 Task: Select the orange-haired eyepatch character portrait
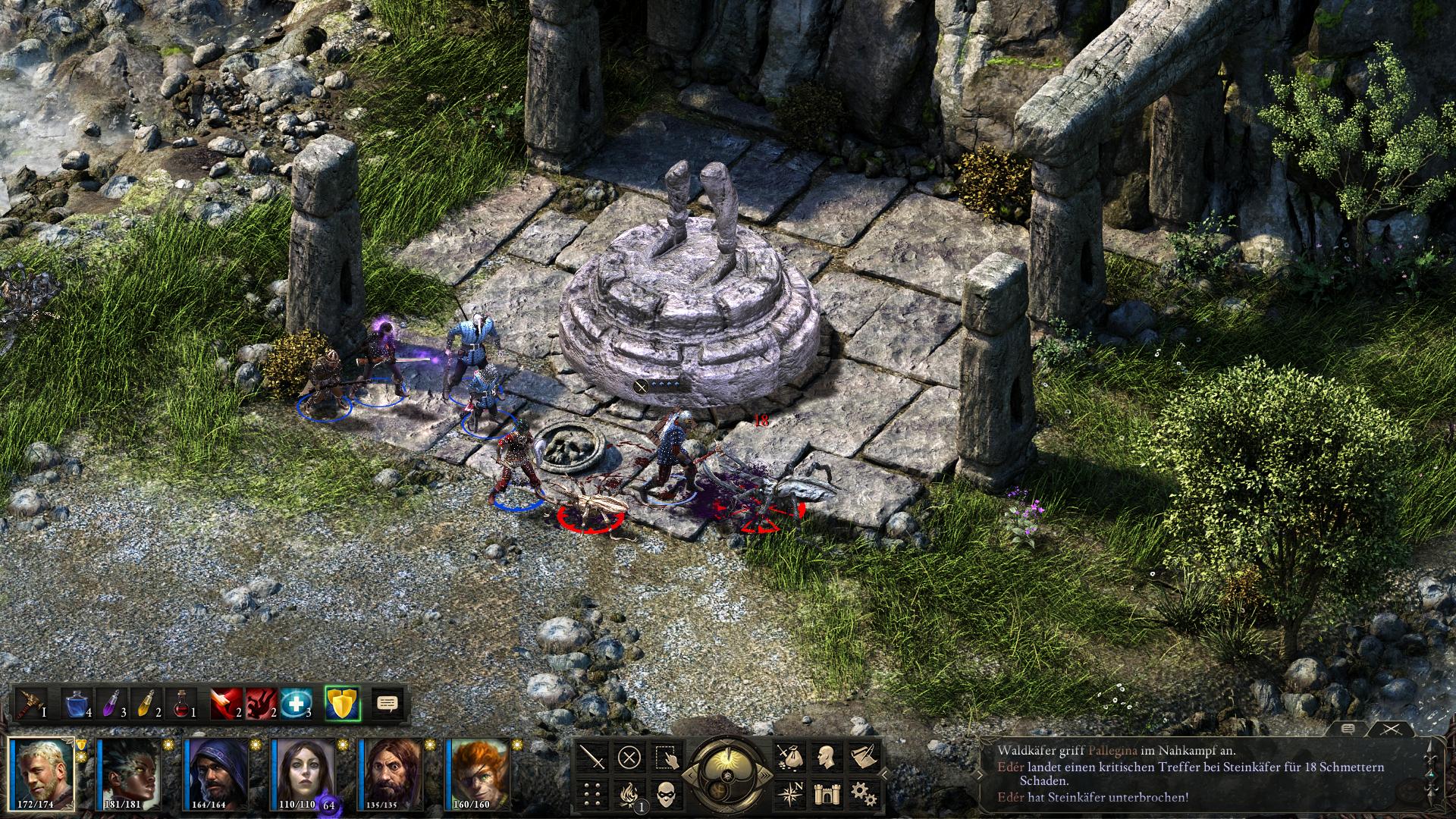[x=478, y=773]
